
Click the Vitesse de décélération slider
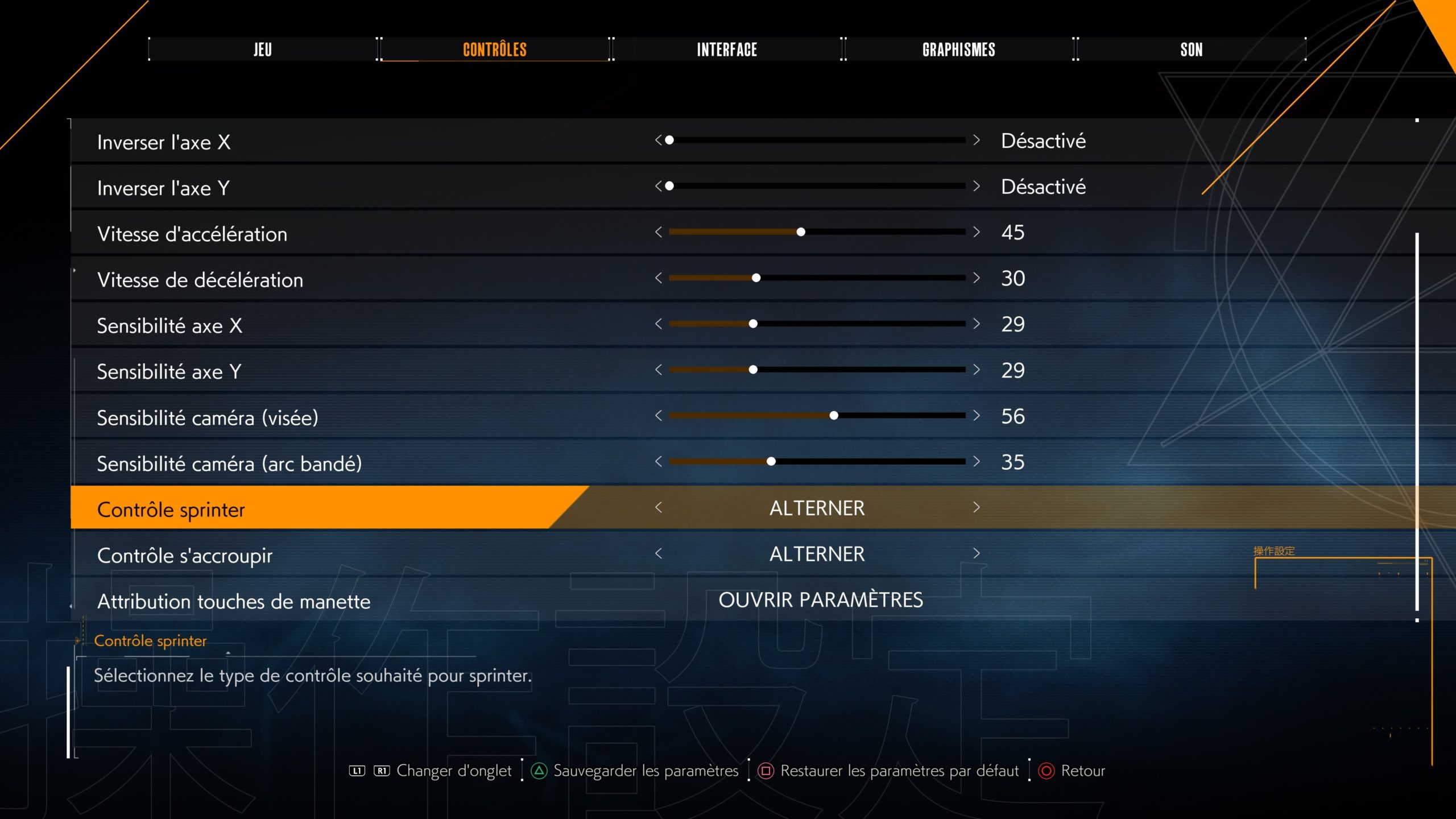tap(817, 278)
